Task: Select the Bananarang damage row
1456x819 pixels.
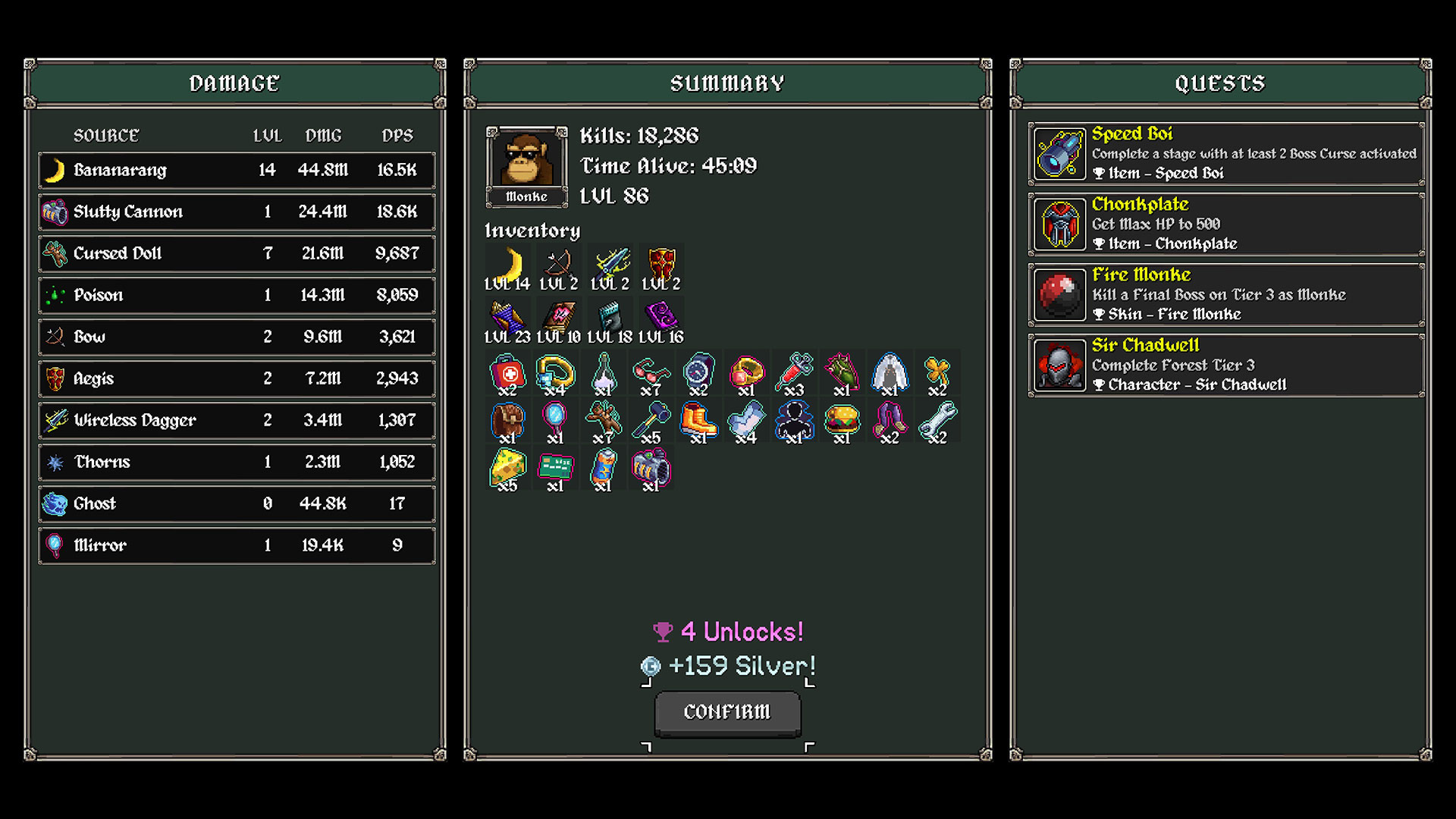Action: [x=237, y=170]
